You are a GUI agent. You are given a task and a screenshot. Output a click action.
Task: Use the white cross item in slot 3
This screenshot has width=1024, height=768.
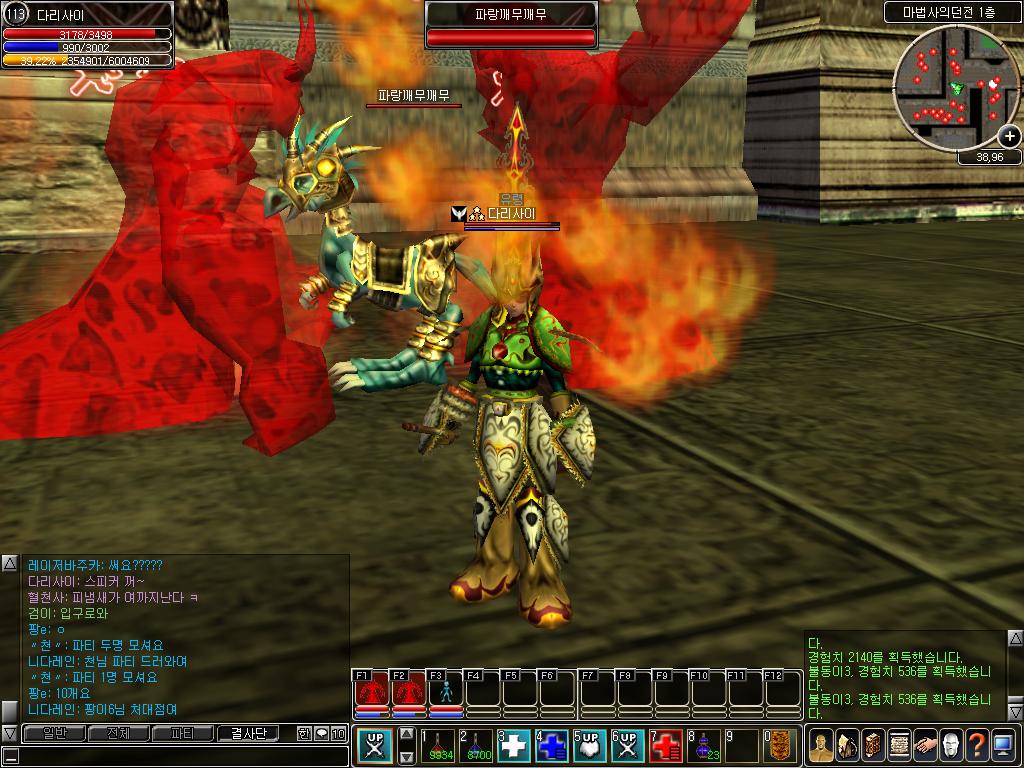point(514,746)
